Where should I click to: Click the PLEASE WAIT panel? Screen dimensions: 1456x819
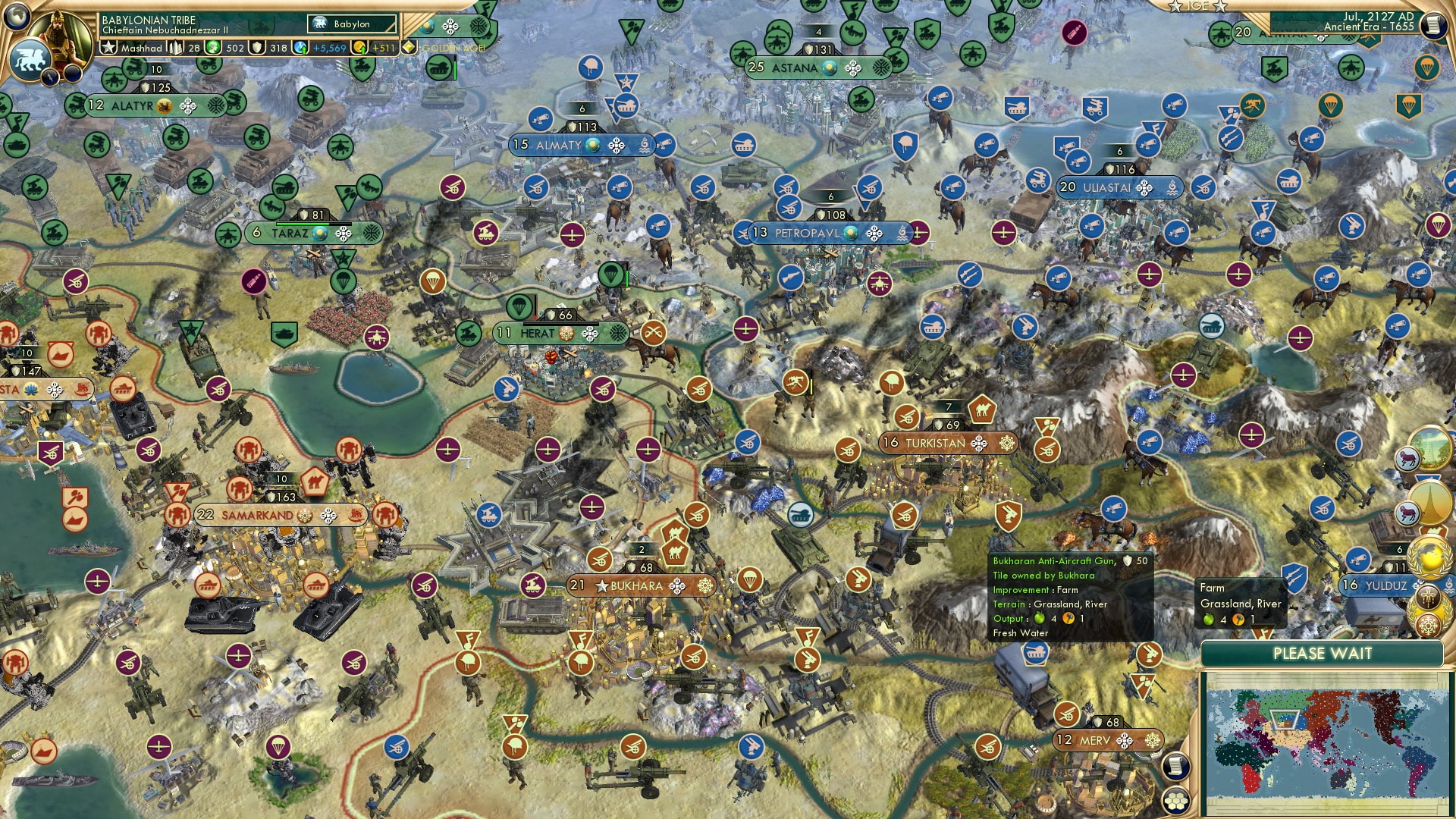pyautogui.click(x=1323, y=653)
